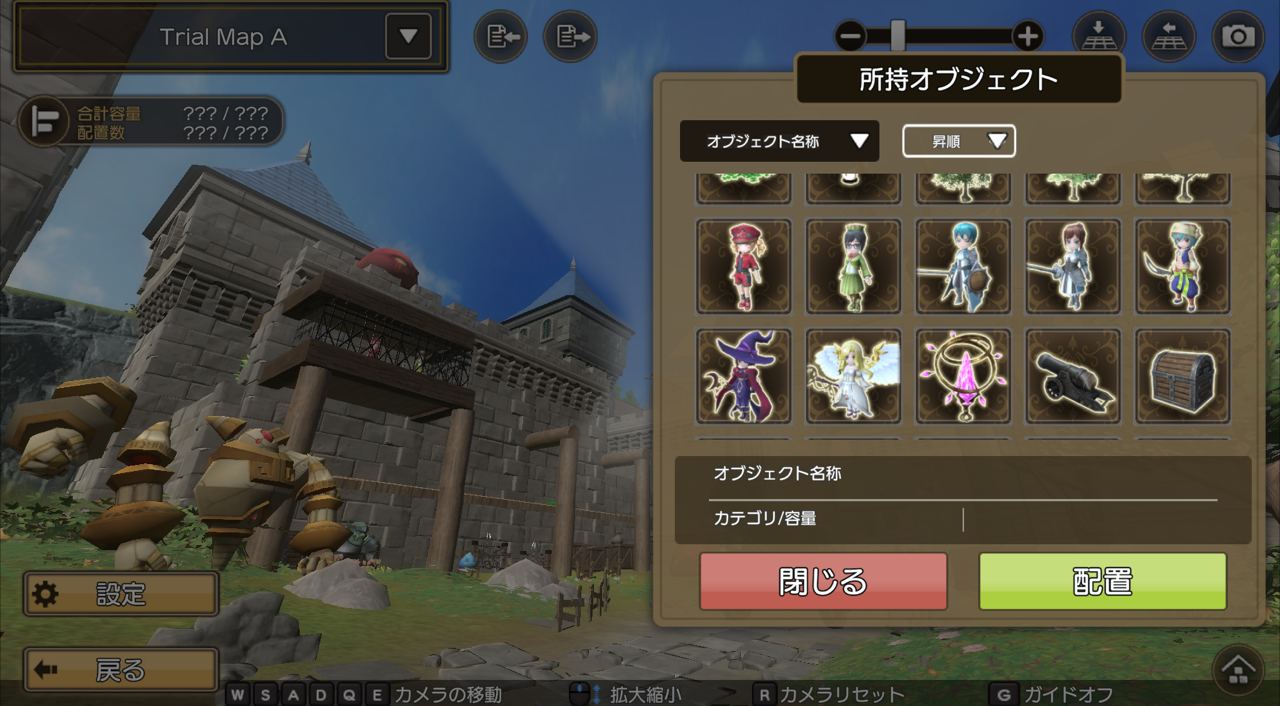The width and height of the screenshot is (1280, 706).
Task: Choose the black cannon object
Action: (1072, 376)
